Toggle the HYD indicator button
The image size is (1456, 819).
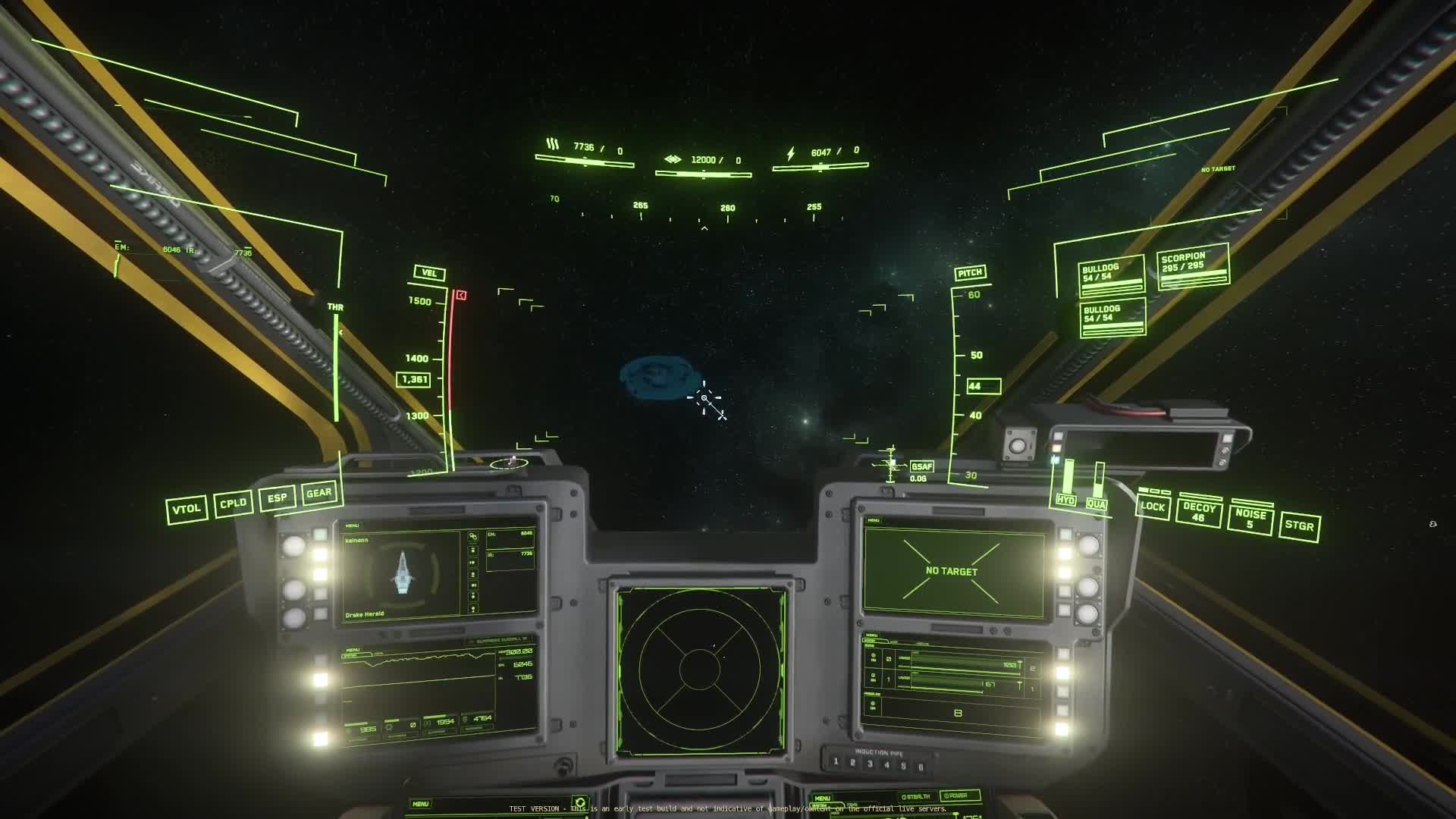point(1065,500)
